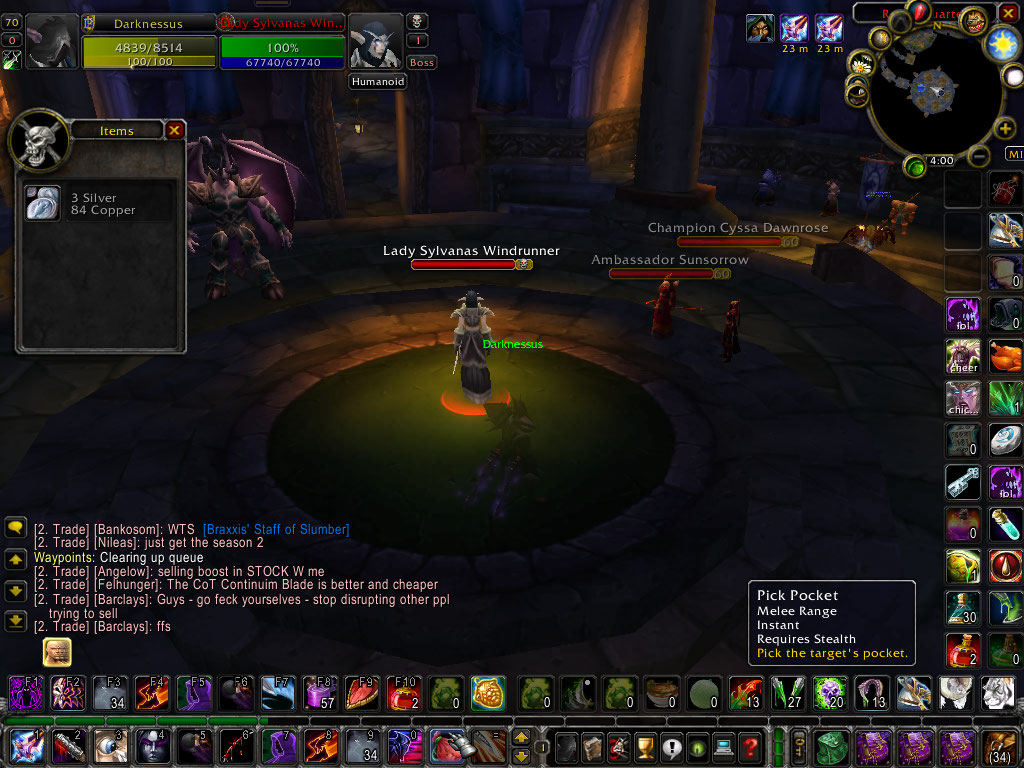
Task: Click the daisy flower tracking button
Action: tap(861, 66)
